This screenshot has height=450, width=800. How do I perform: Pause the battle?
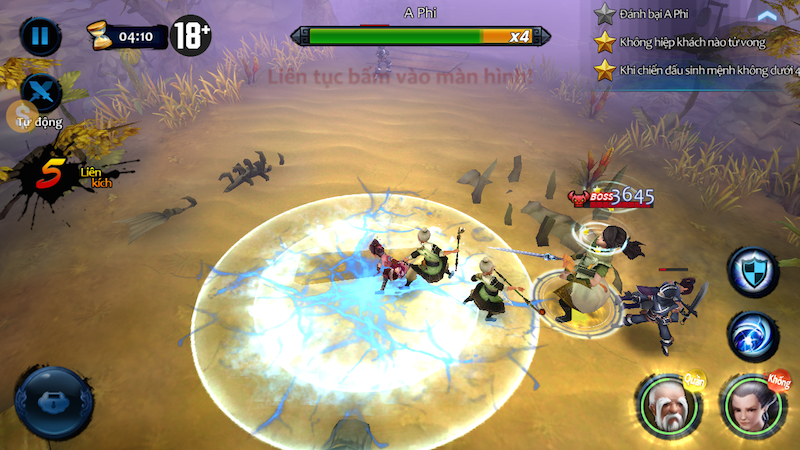point(39,36)
